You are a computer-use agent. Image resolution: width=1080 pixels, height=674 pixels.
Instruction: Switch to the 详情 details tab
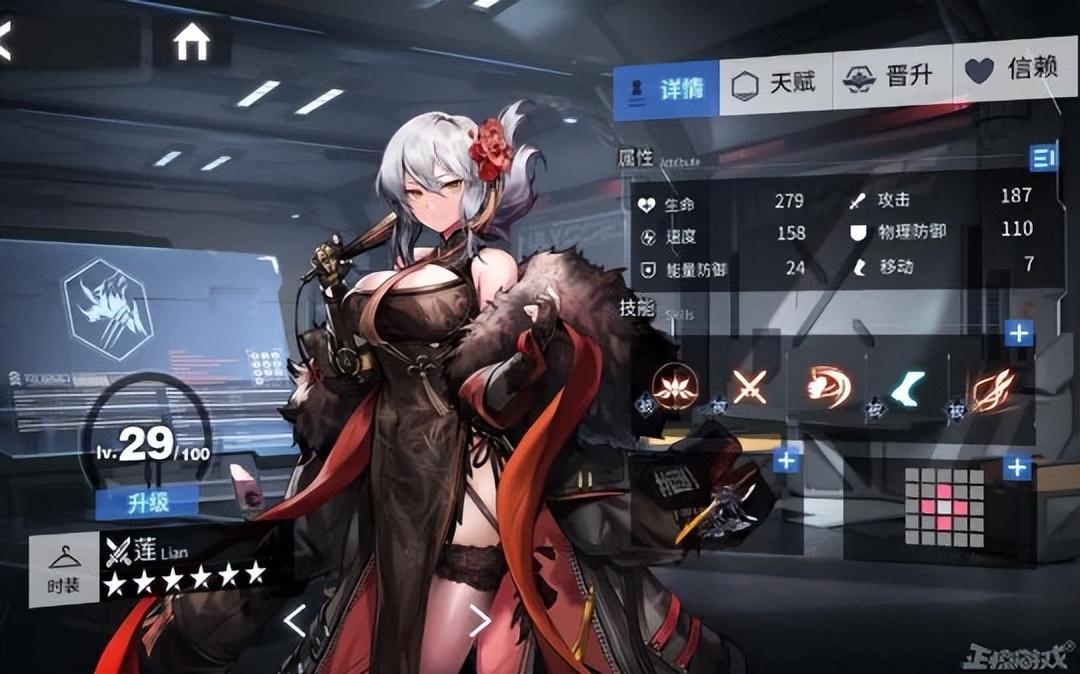tap(666, 89)
